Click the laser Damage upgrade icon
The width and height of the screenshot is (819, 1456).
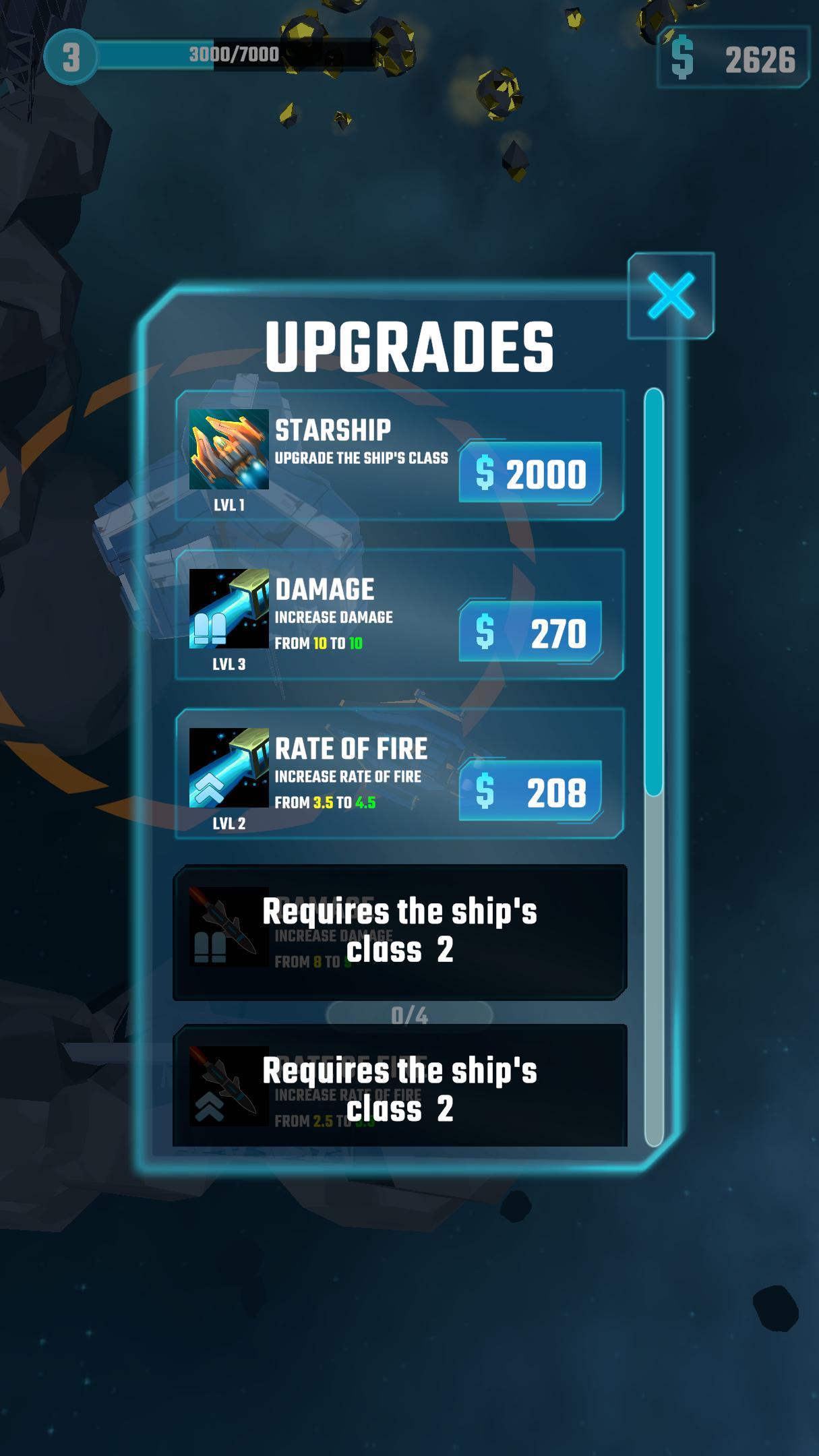coord(229,609)
